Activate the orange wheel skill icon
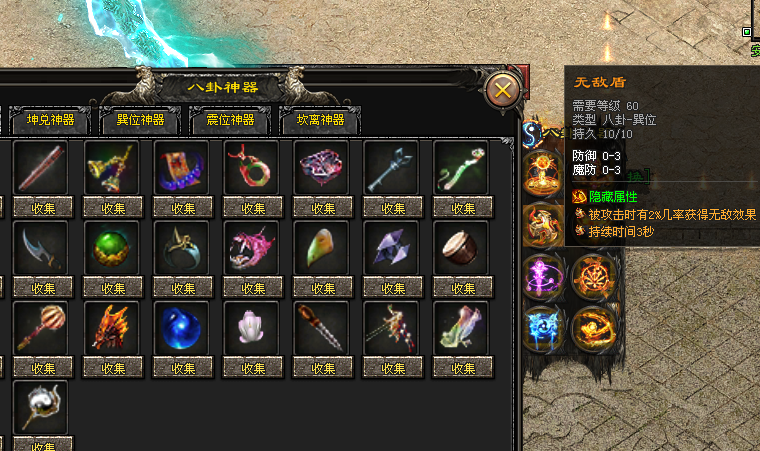760x451 pixels. pos(593,276)
